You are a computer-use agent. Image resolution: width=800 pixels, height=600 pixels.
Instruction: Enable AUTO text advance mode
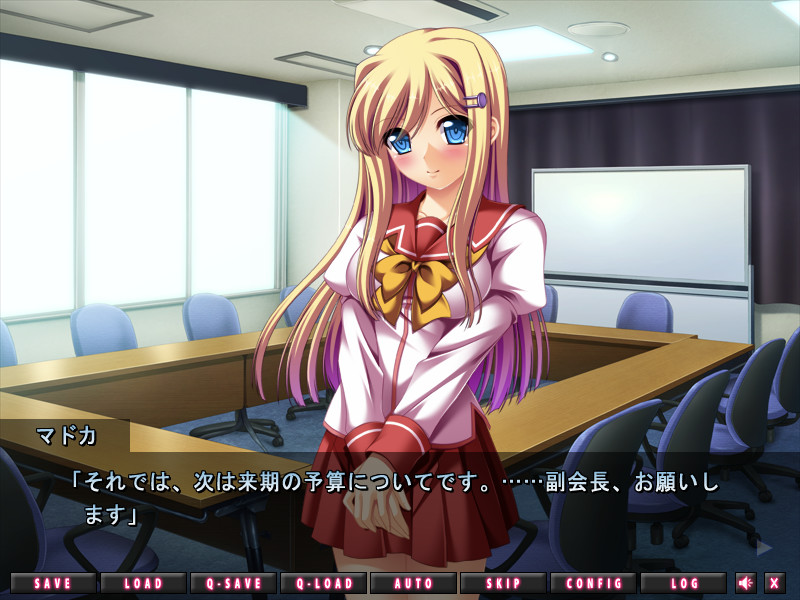pyautogui.click(x=413, y=583)
